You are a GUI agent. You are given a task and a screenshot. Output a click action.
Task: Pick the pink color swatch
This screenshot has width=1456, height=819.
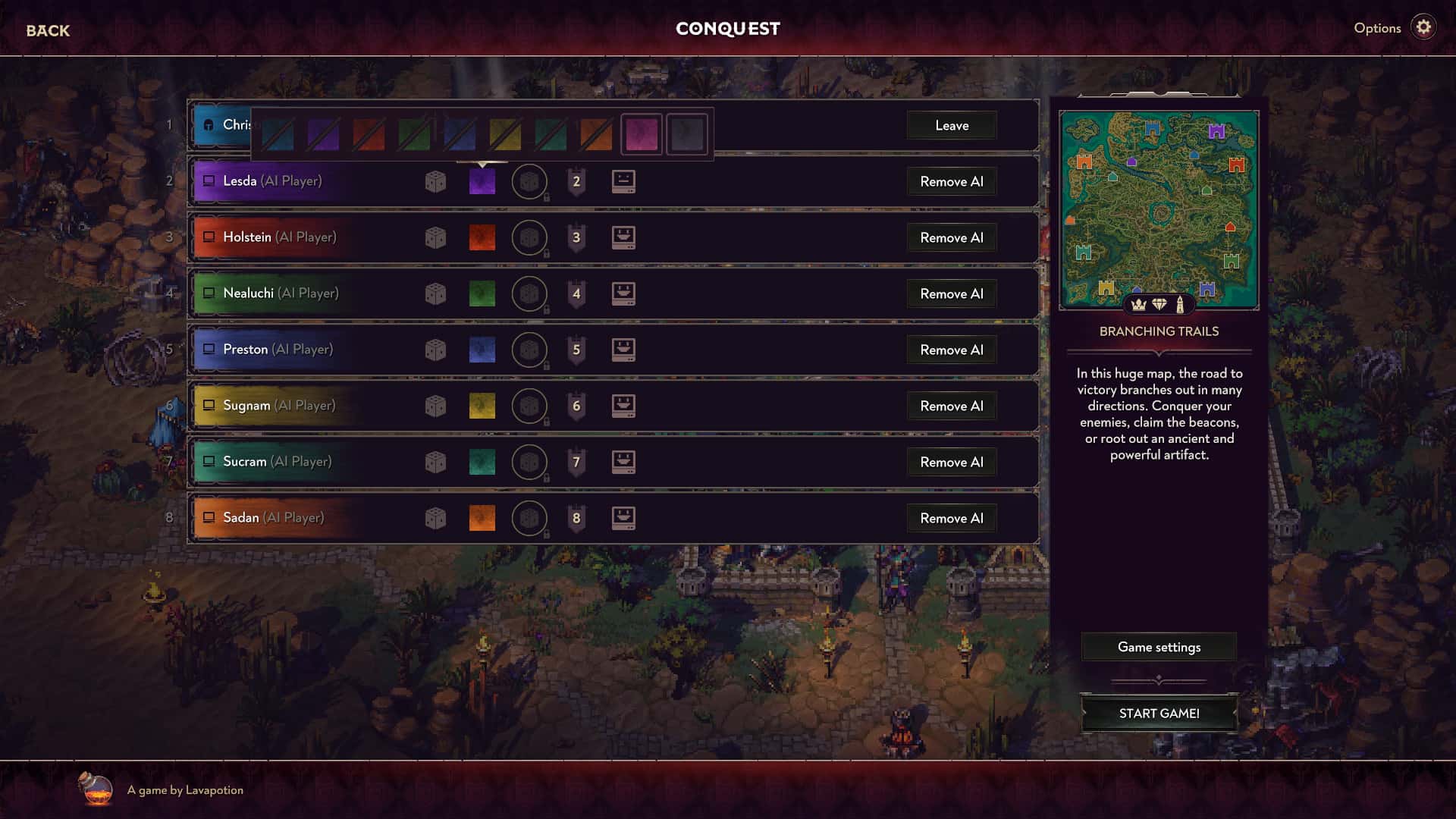coord(642,134)
